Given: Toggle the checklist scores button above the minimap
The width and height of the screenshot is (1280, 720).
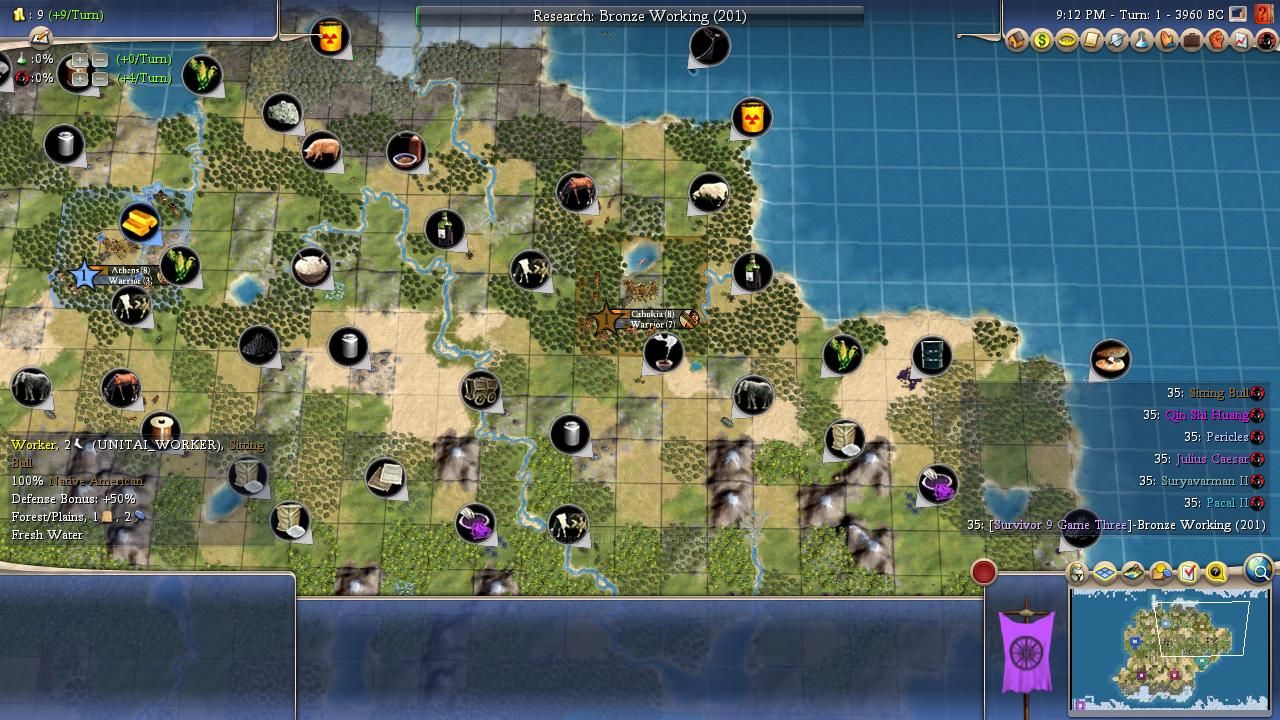Looking at the screenshot, I should (1188, 572).
